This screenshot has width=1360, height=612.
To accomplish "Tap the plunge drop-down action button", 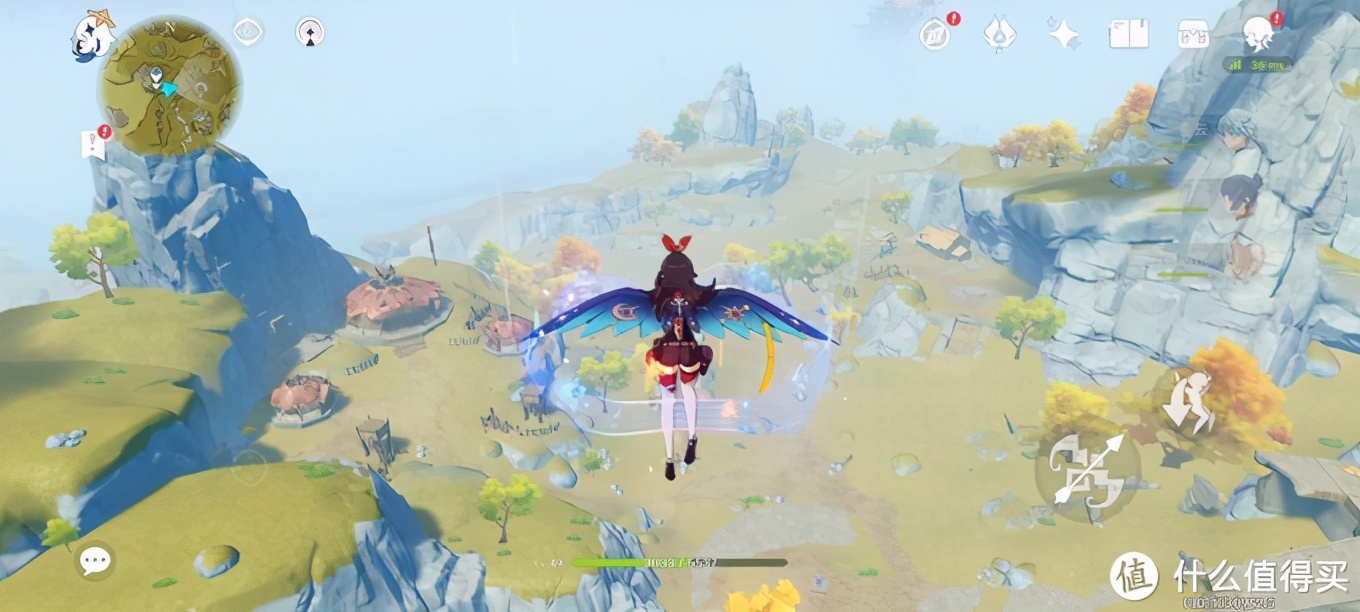I will [1189, 403].
